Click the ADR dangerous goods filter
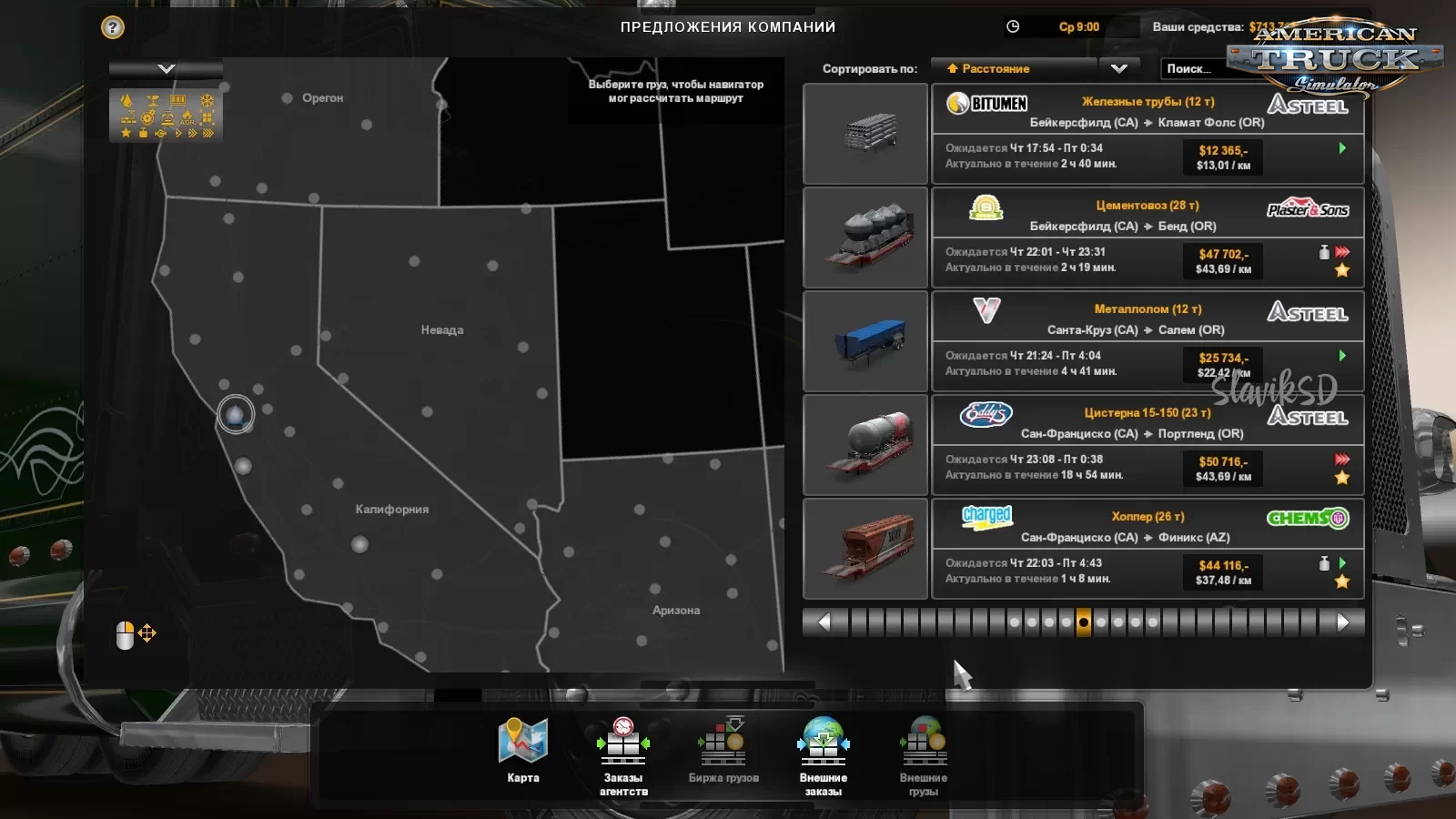Screen dimensions: 1456x819 pos(187,118)
